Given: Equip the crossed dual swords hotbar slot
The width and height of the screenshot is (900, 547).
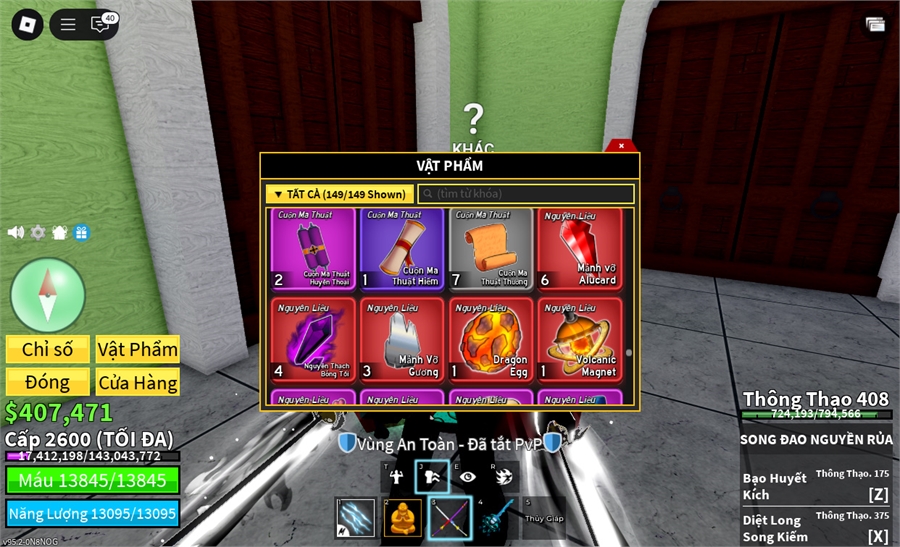Looking at the screenshot, I should pyautogui.click(x=450, y=518).
